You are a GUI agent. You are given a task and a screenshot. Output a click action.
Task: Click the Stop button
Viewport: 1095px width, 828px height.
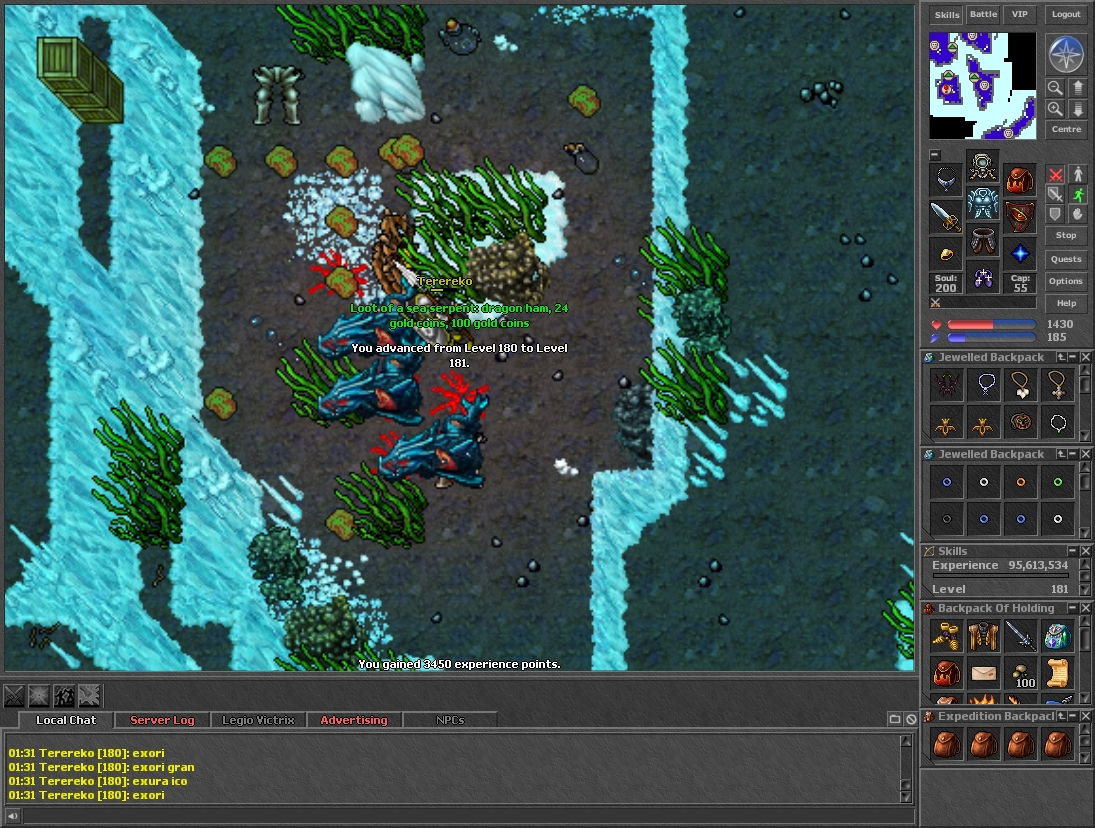[1066, 235]
